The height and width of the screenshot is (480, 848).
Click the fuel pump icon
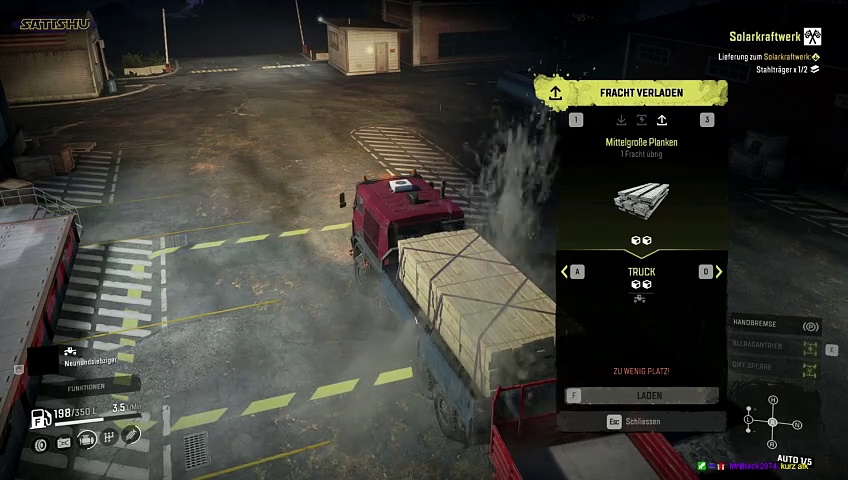pos(40,418)
